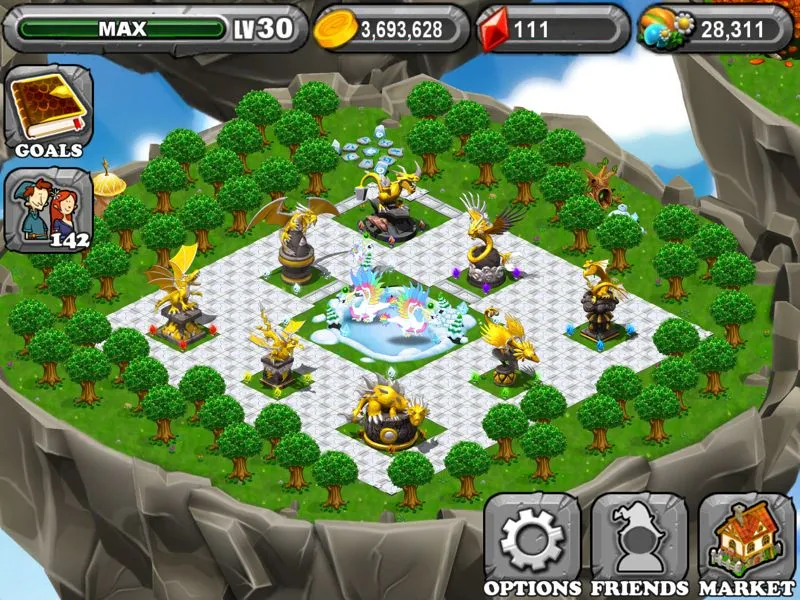The width and height of the screenshot is (800, 600).
Task: Tap the red gems counter
Action: [552, 29]
